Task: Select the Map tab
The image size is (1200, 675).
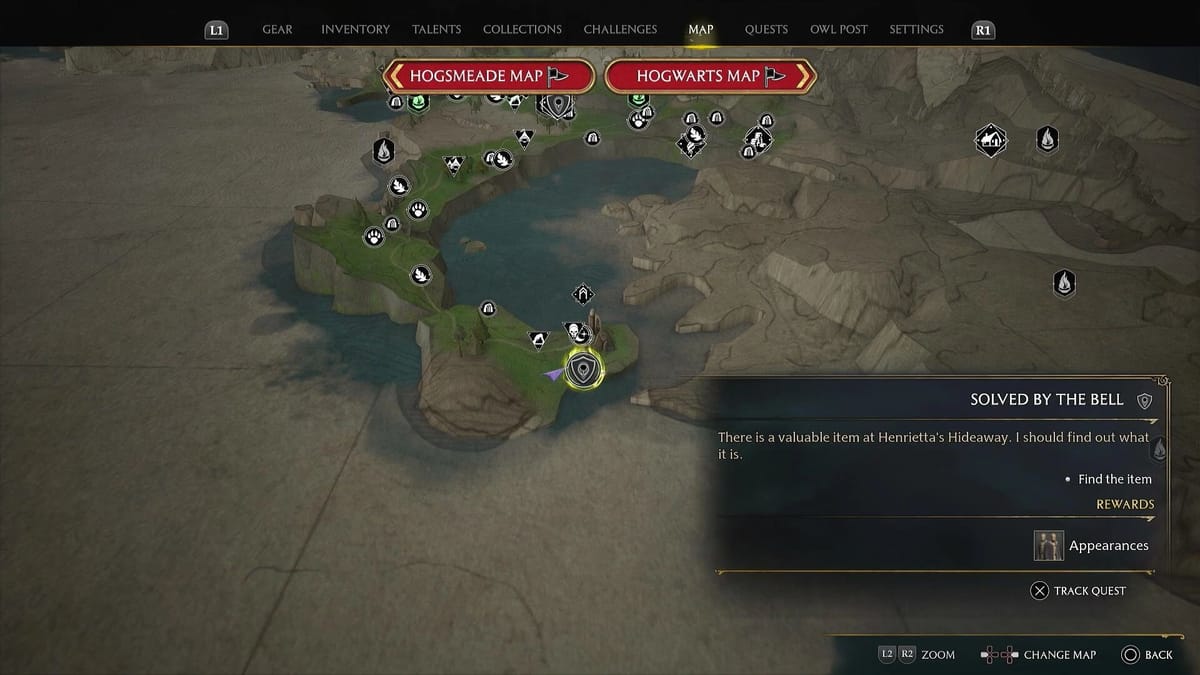Action: (x=701, y=30)
